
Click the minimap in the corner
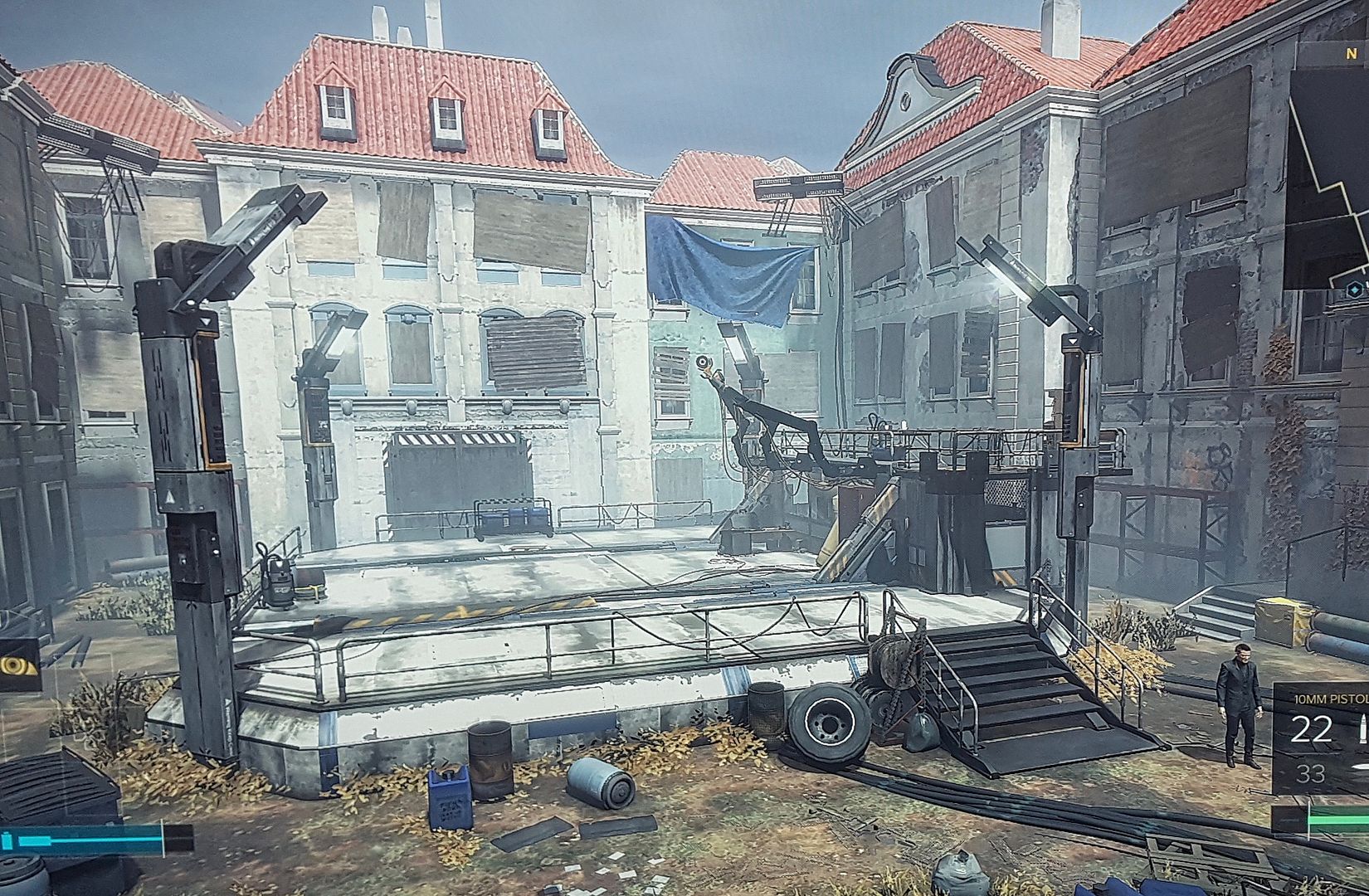tap(1328, 166)
